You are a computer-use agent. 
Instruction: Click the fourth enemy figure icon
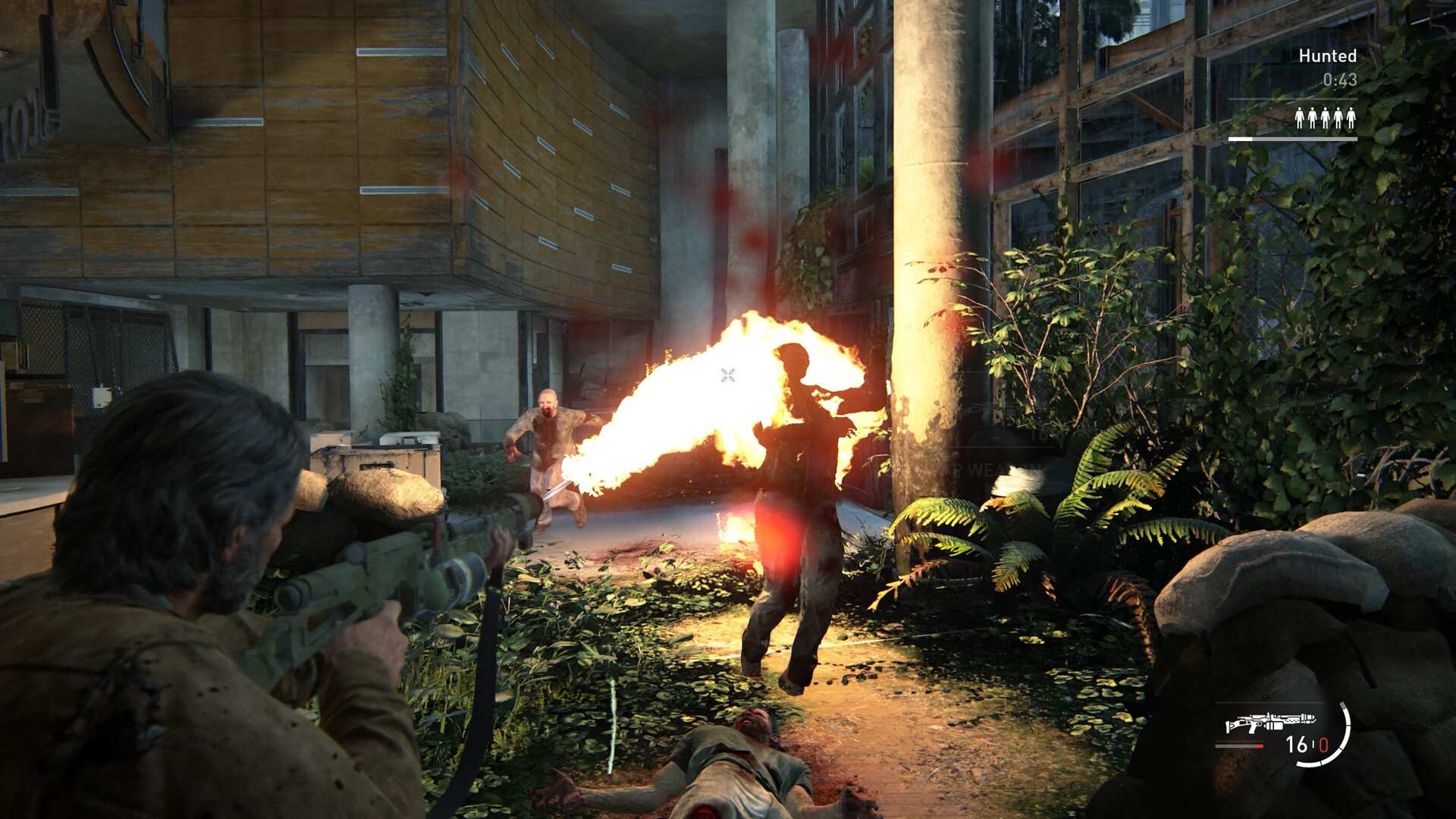pos(1338,119)
